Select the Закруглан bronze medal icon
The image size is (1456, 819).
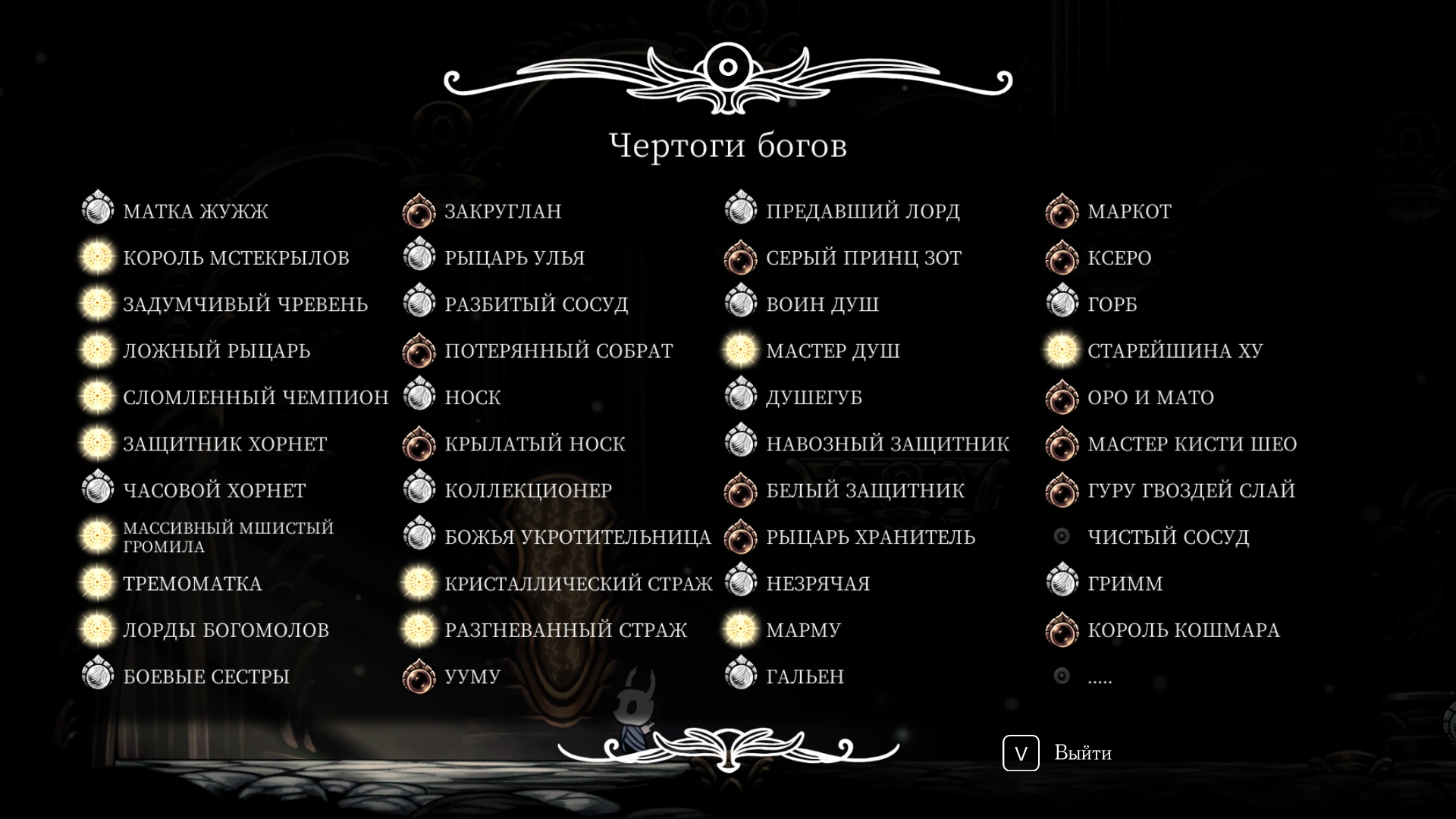(x=419, y=211)
